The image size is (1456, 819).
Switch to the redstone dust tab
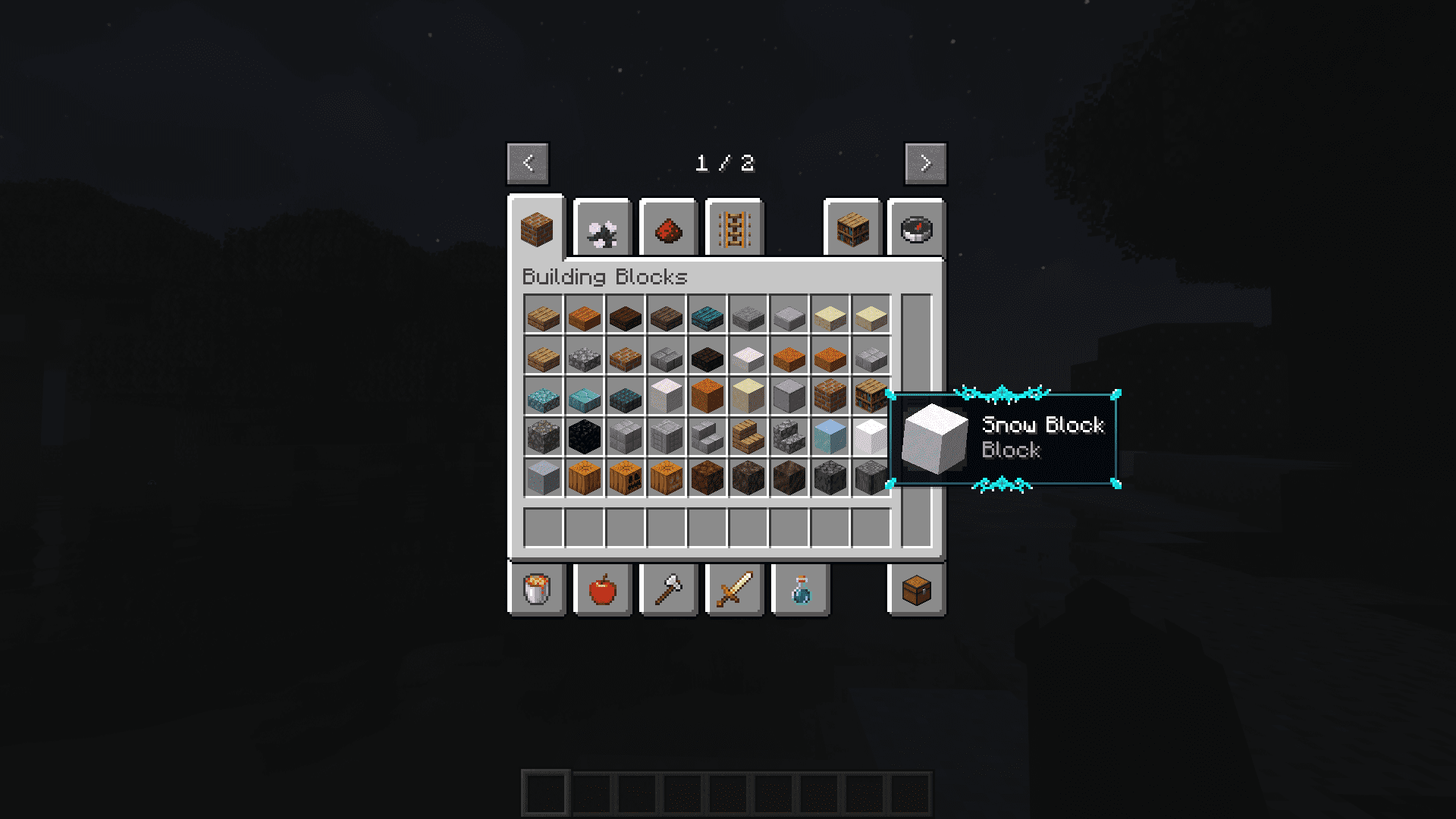(668, 229)
